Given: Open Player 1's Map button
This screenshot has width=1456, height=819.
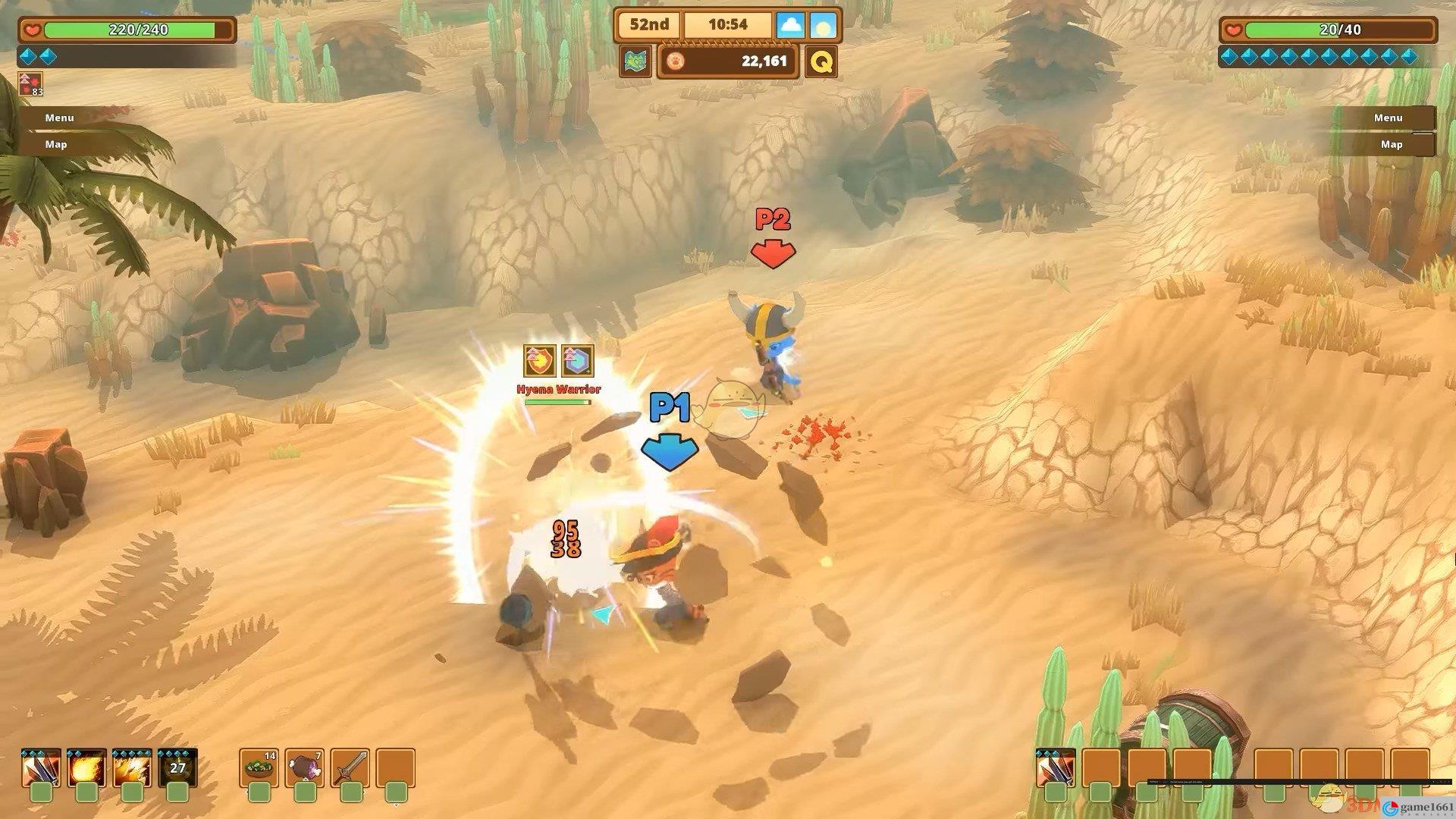Looking at the screenshot, I should pos(56,144).
